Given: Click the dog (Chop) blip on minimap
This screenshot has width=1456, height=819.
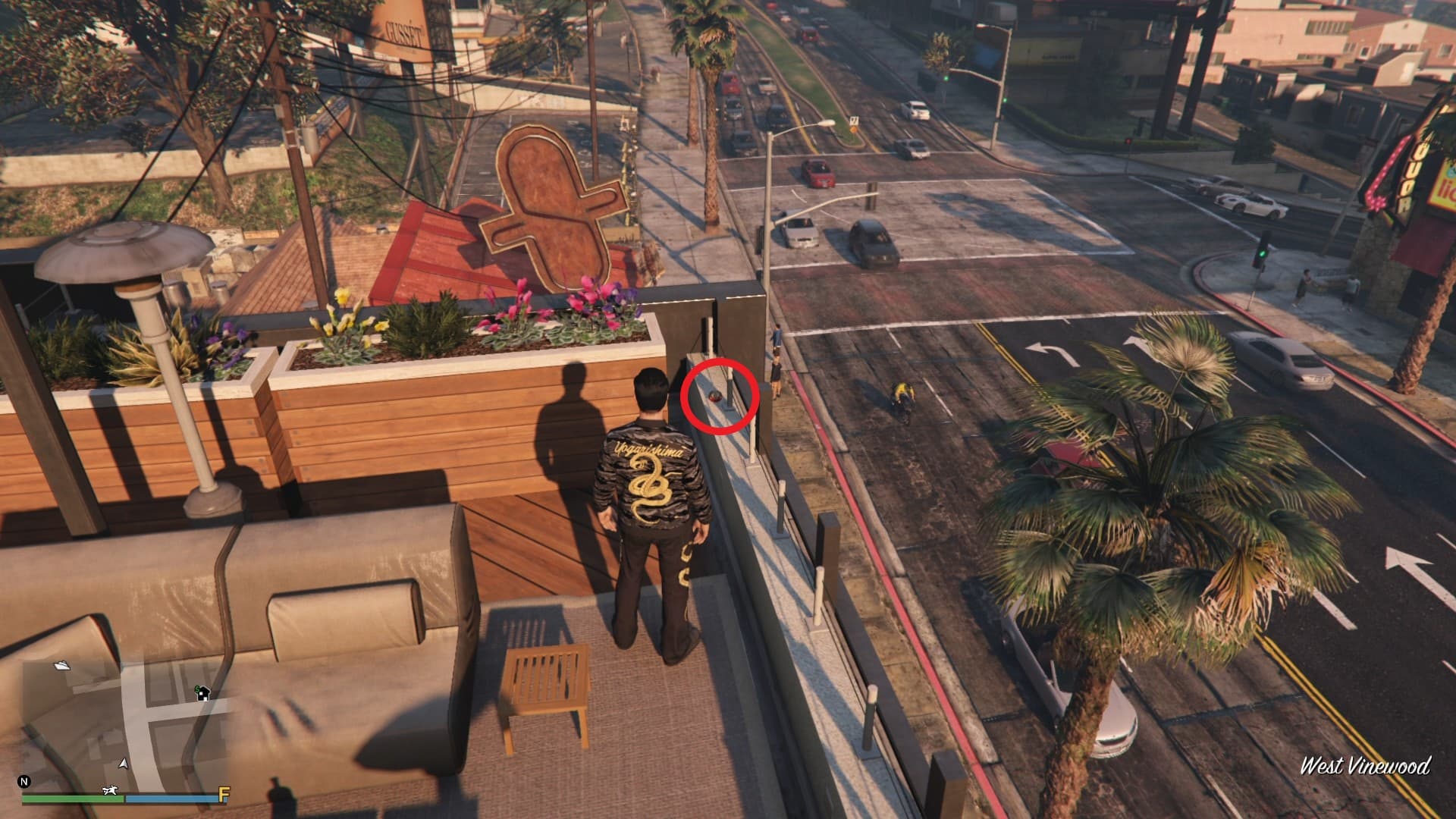Looking at the screenshot, I should pos(111,791).
